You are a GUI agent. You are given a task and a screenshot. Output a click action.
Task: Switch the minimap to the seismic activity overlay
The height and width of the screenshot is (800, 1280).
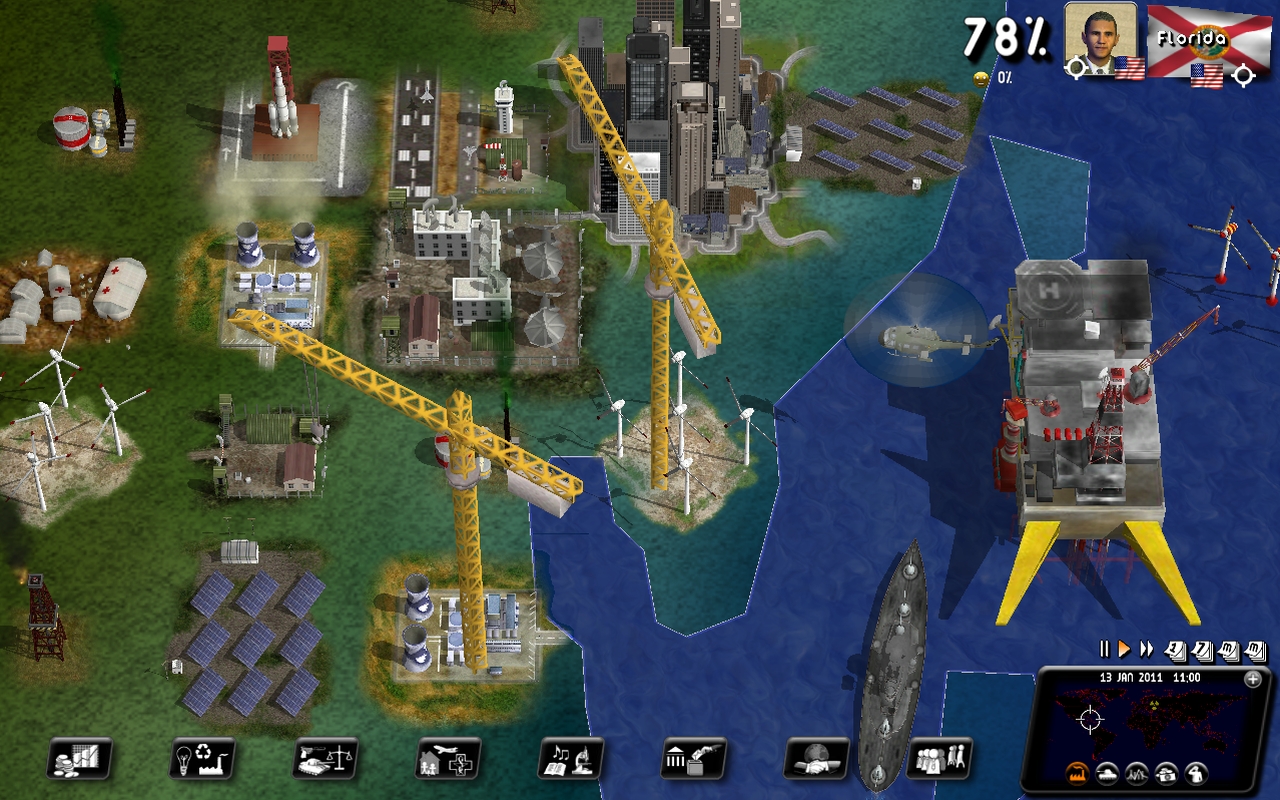coord(1136,775)
